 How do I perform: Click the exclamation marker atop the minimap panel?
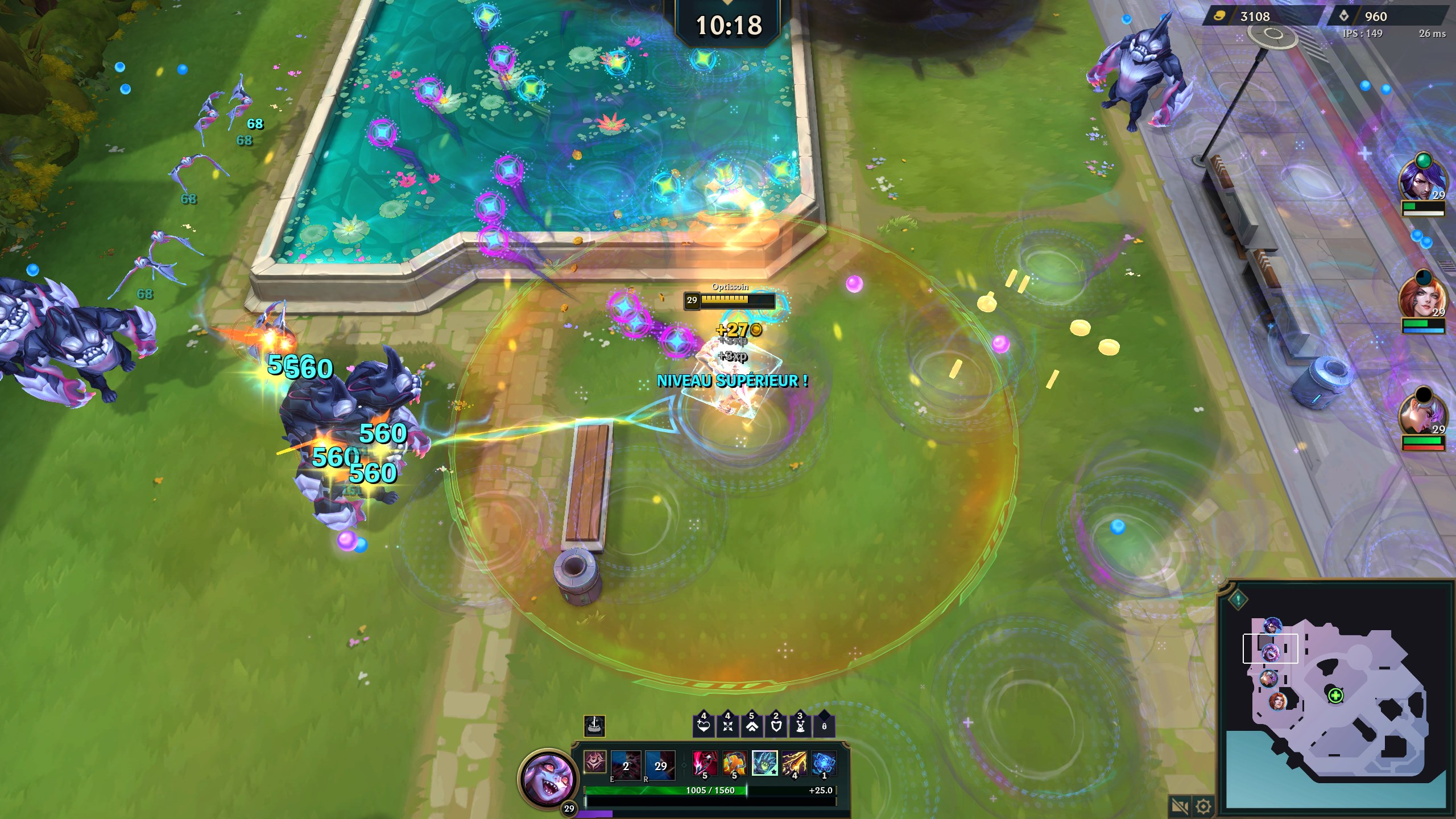[x=1238, y=601]
